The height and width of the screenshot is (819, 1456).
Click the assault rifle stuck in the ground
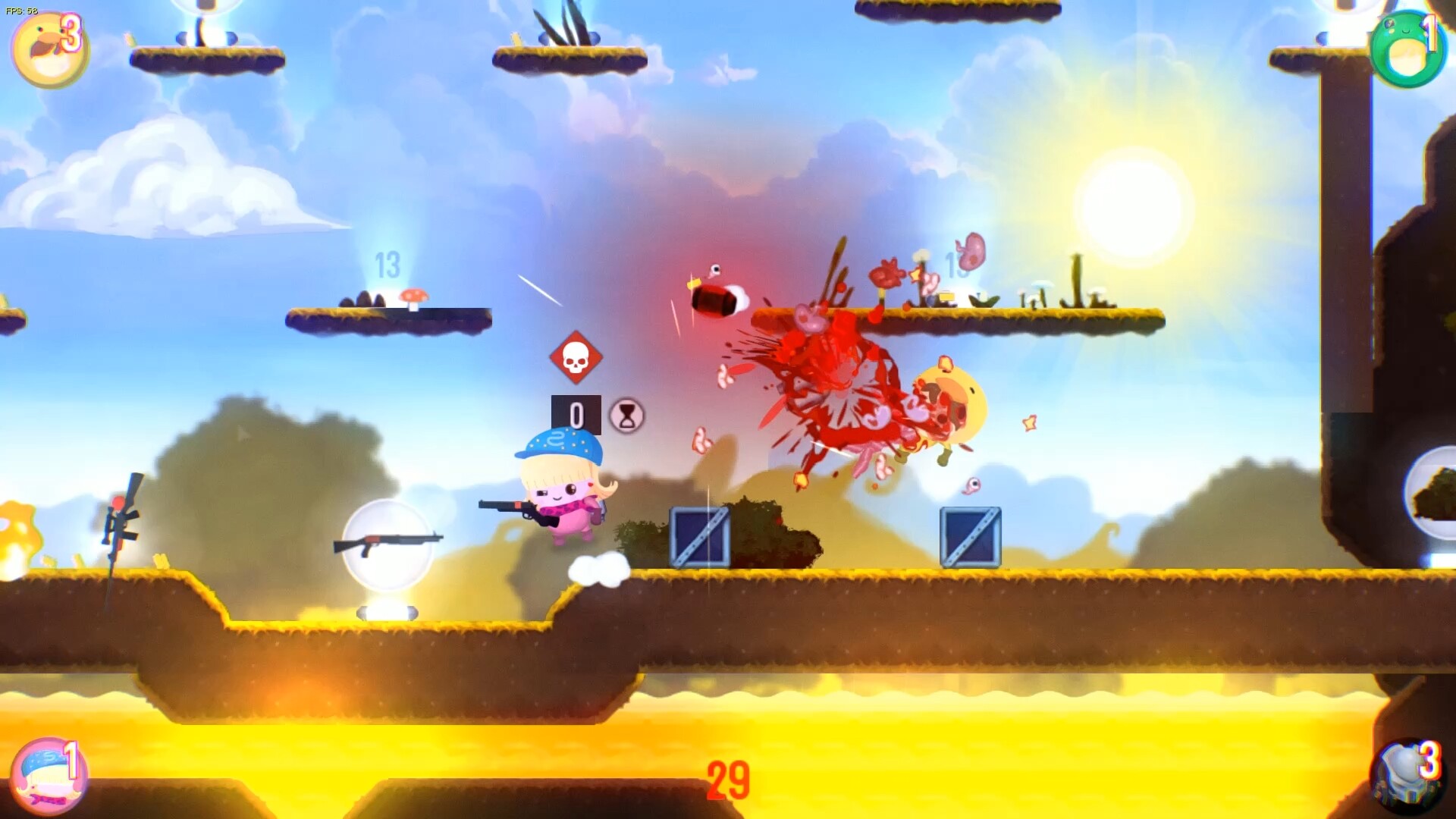click(120, 523)
